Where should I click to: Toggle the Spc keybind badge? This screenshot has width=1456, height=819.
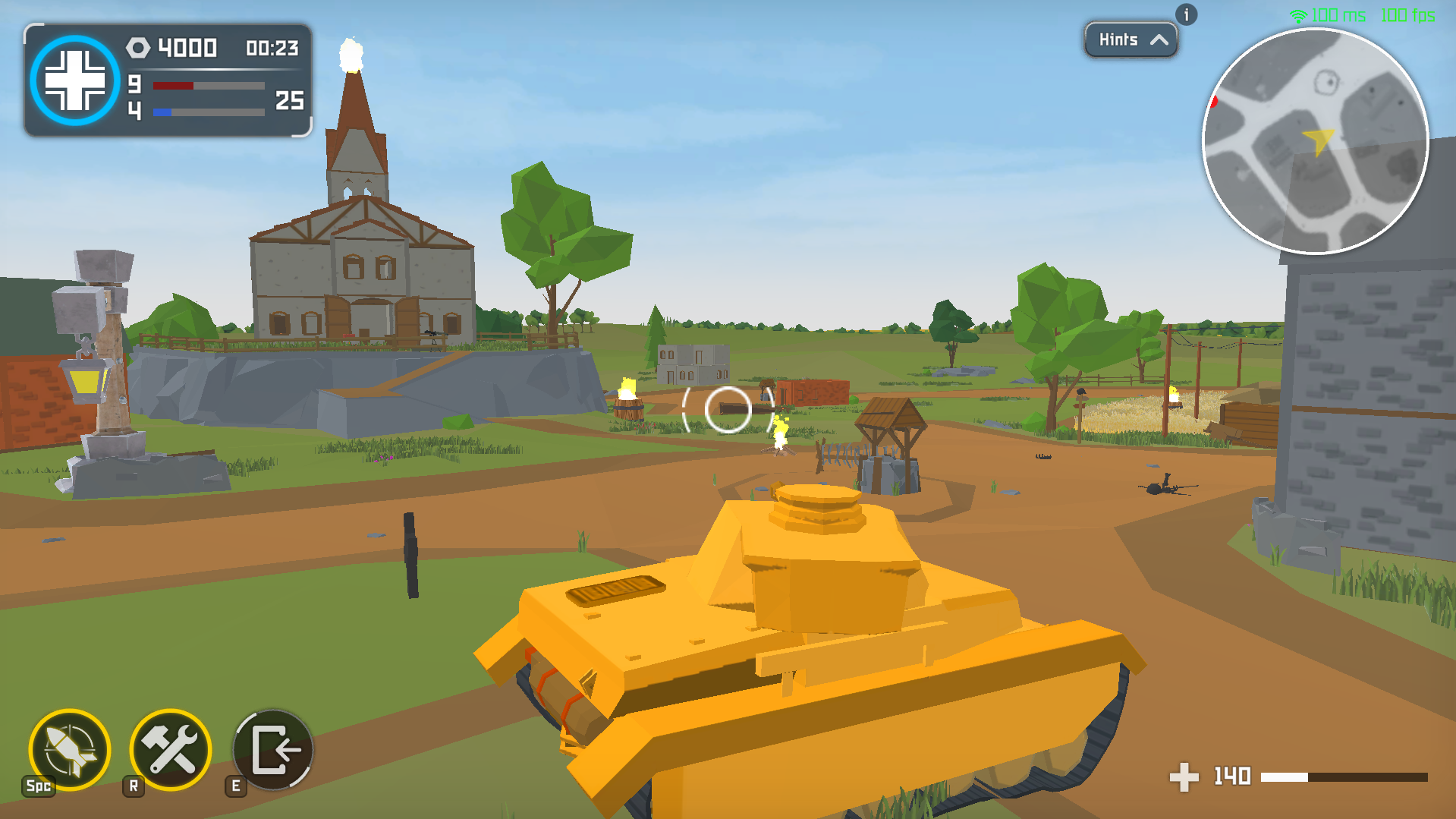click(38, 786)
